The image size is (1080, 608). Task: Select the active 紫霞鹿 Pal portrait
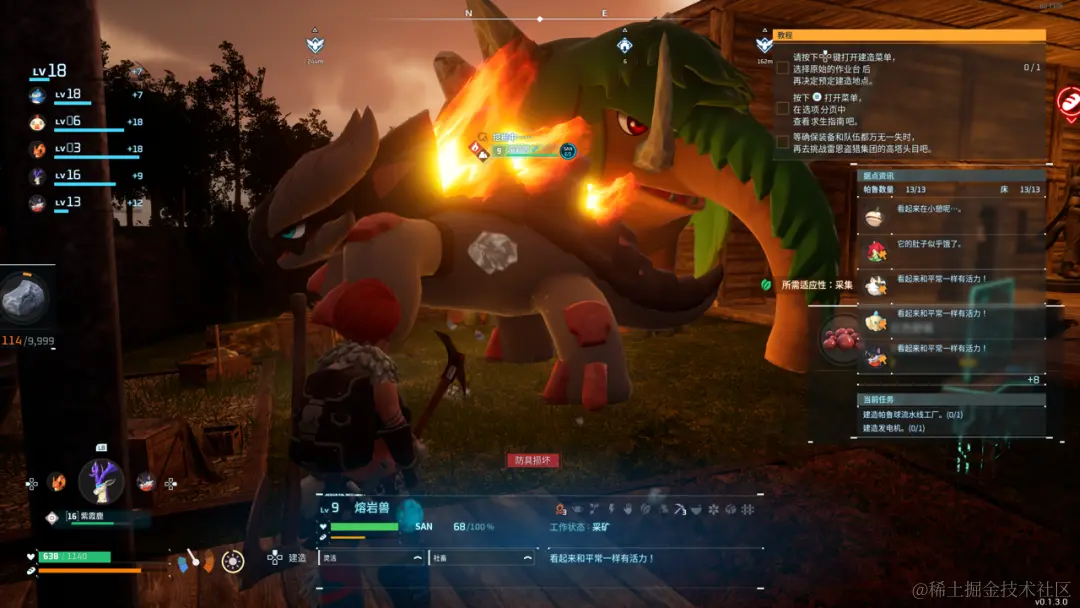tap(101, 480)
